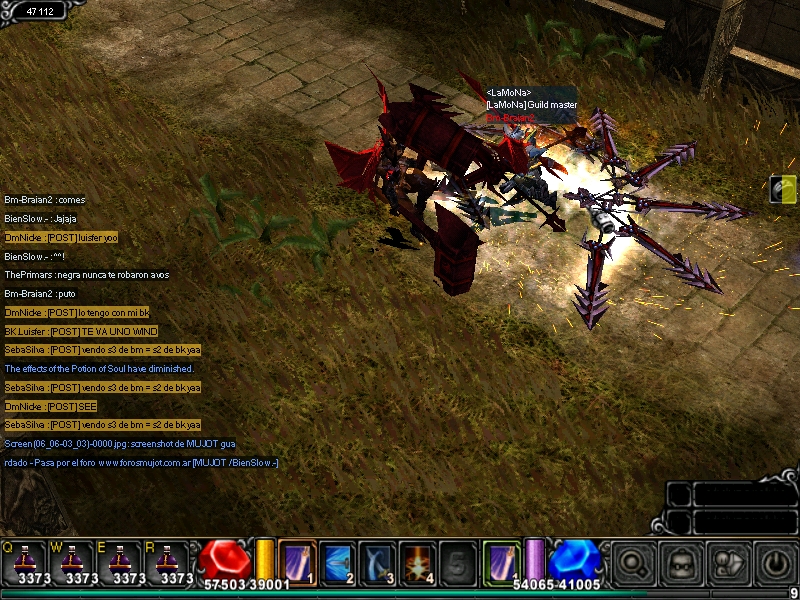Image resolution: width=800 pixels, height=600 pixels.
Task: Open the current skill selector with green border
Action: pos(501,559)
